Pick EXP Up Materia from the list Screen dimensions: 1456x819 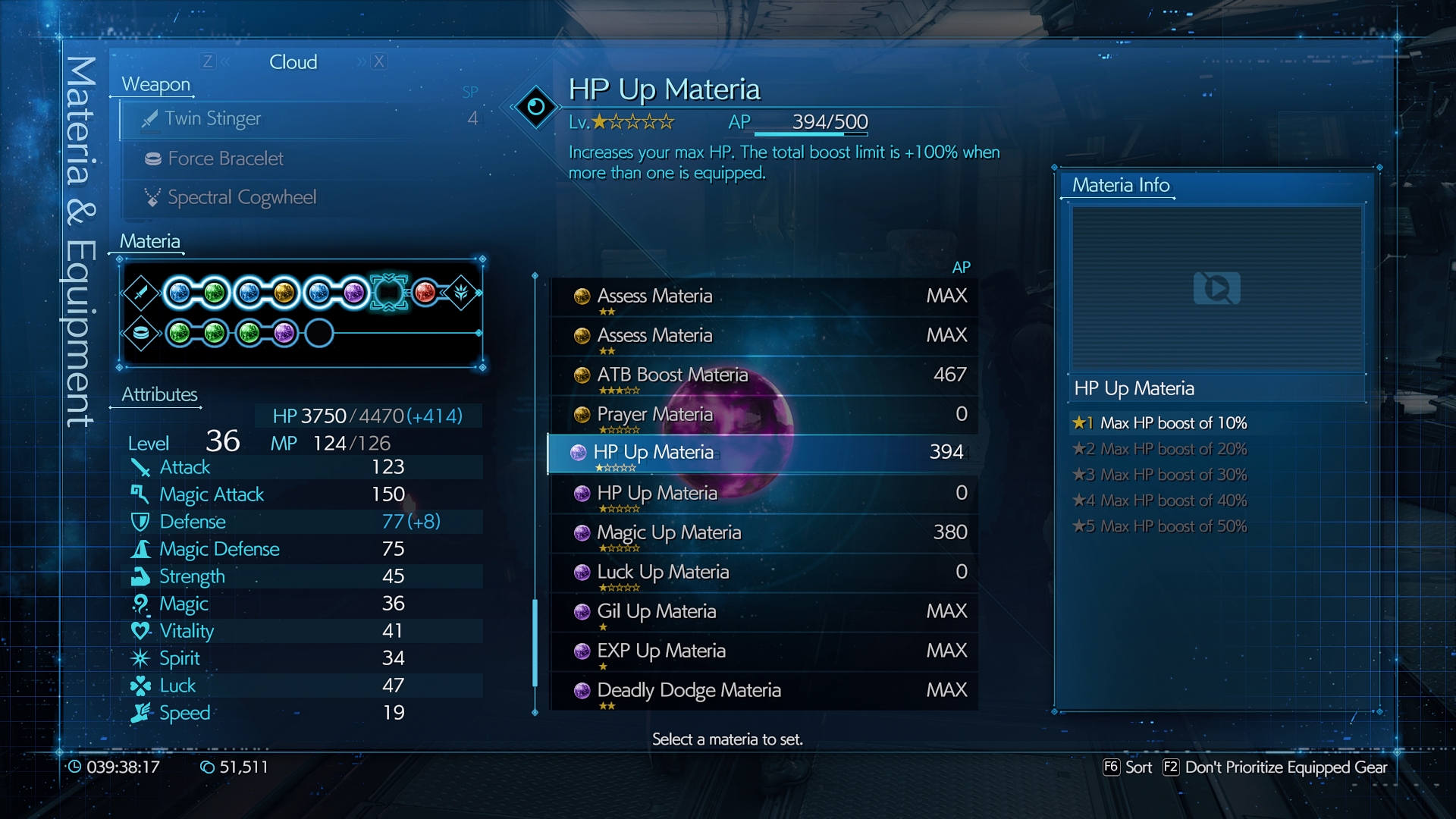coord(762,651)
